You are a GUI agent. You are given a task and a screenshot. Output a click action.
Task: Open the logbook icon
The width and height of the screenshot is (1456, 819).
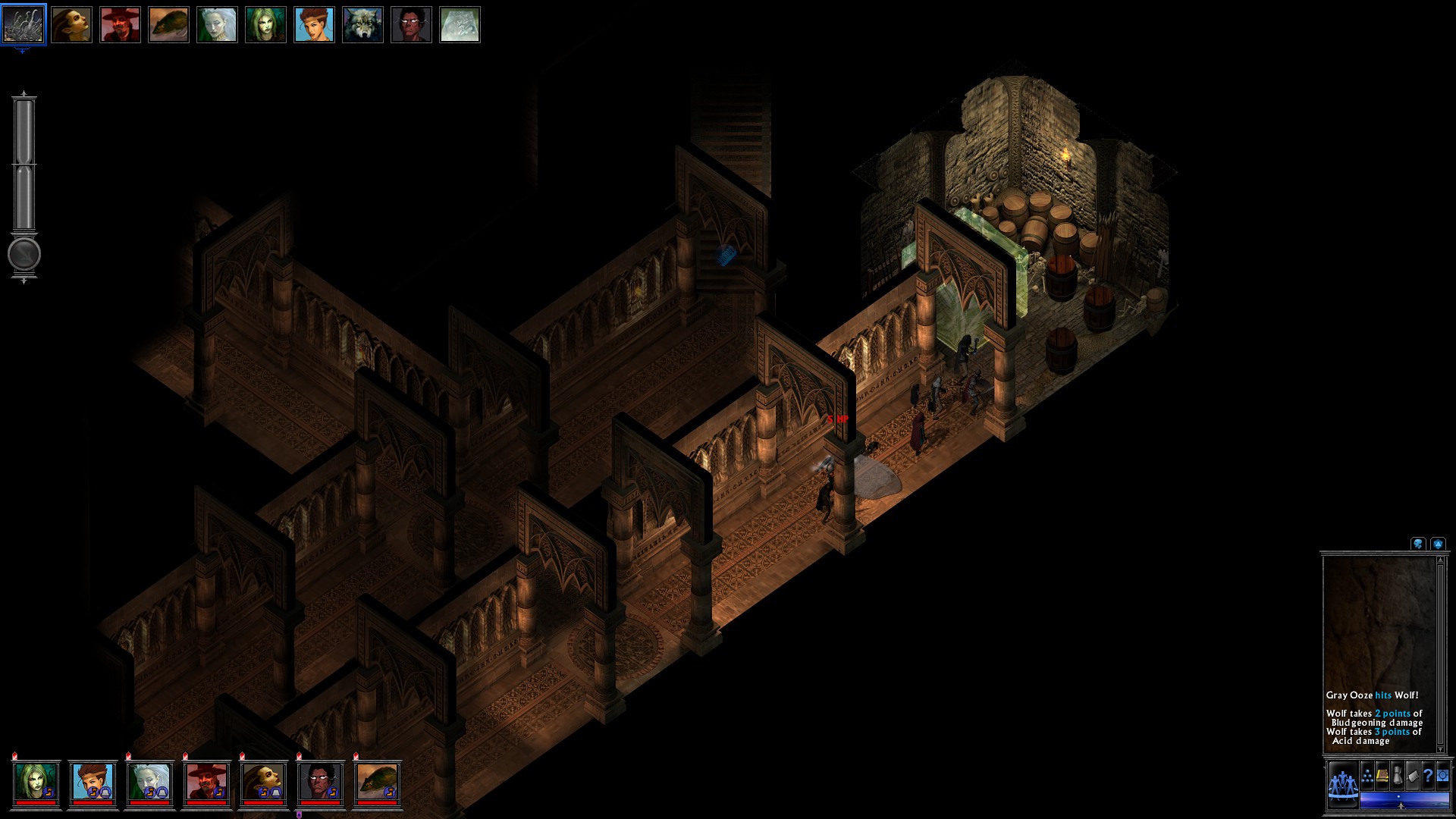tap(1382, 777)
